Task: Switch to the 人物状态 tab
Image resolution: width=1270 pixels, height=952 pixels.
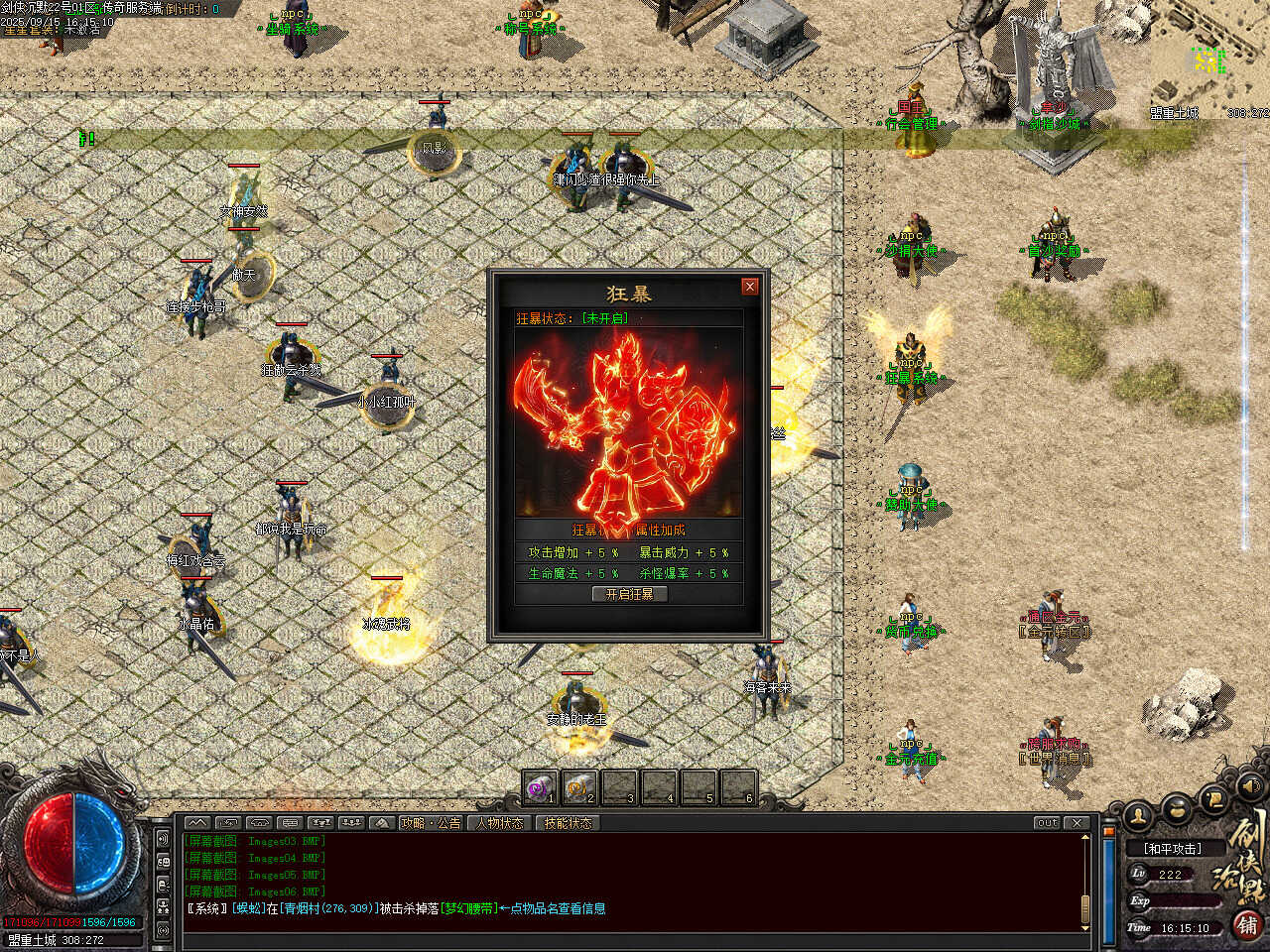Action: pyautogui.click(x=499, y=823)
